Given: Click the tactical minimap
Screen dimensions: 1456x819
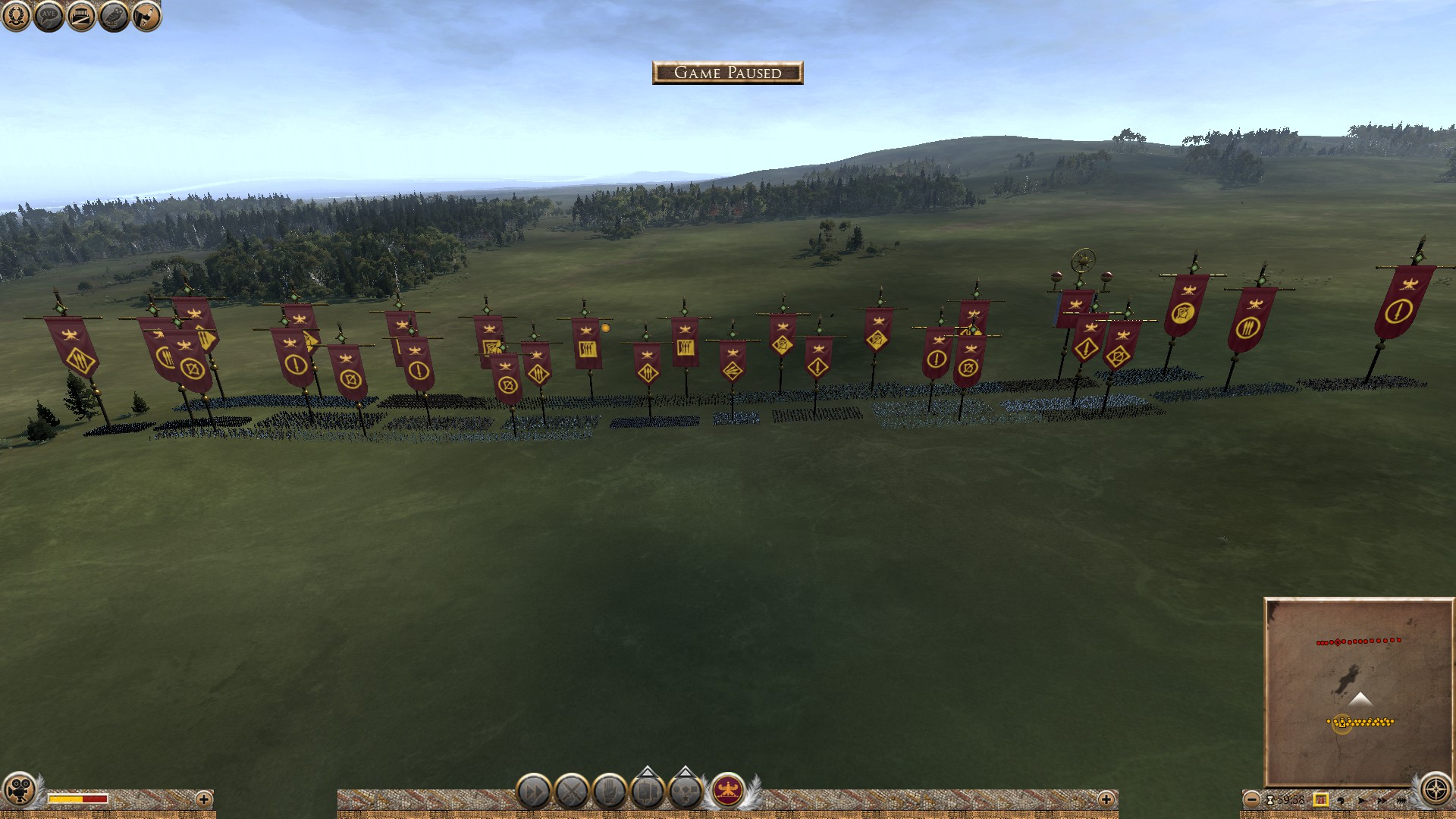Looking at the screenshot, I should [1357, 690].
